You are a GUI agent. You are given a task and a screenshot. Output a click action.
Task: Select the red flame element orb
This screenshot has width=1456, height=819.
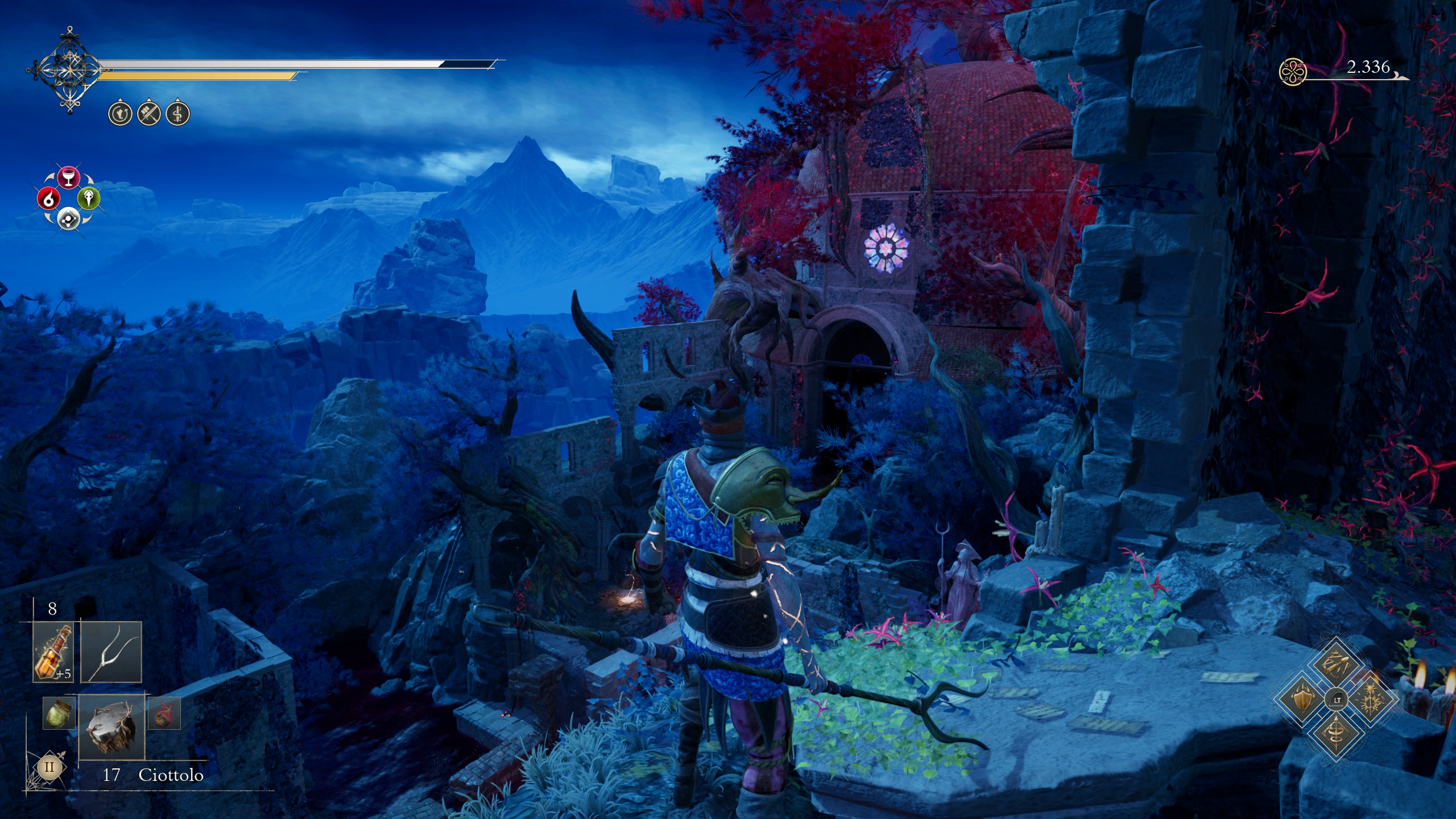tap(48, 198)
